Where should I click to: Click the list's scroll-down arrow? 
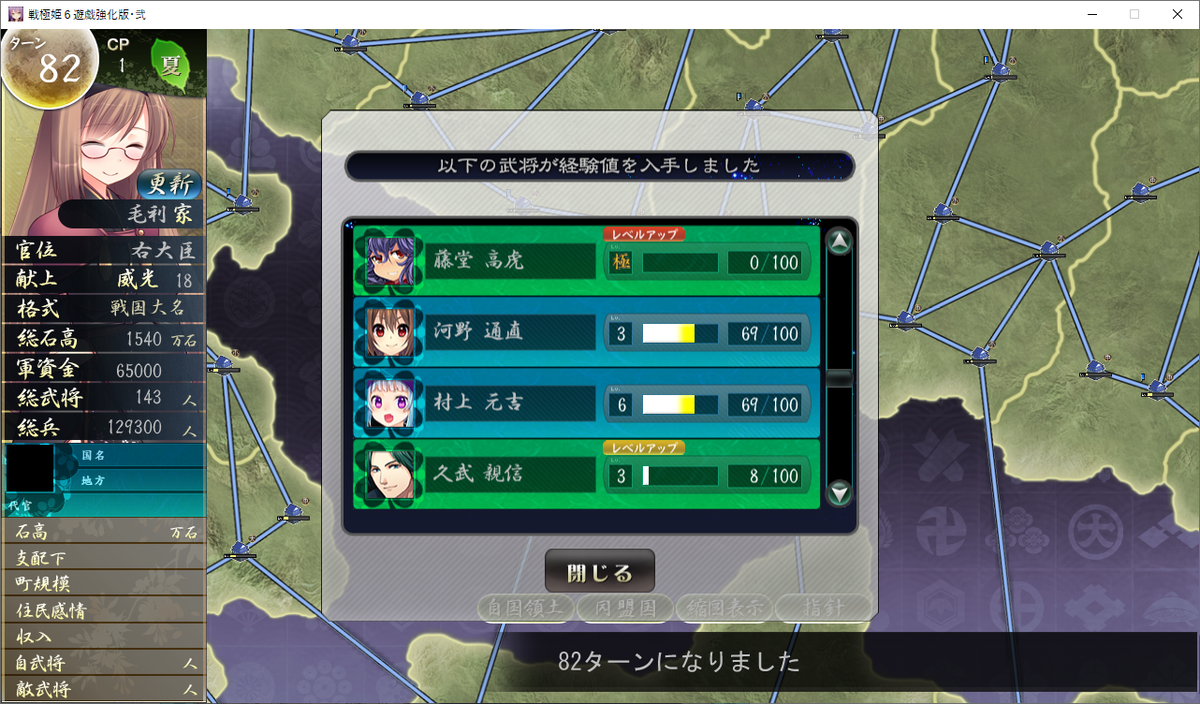[x=840, y=492]
